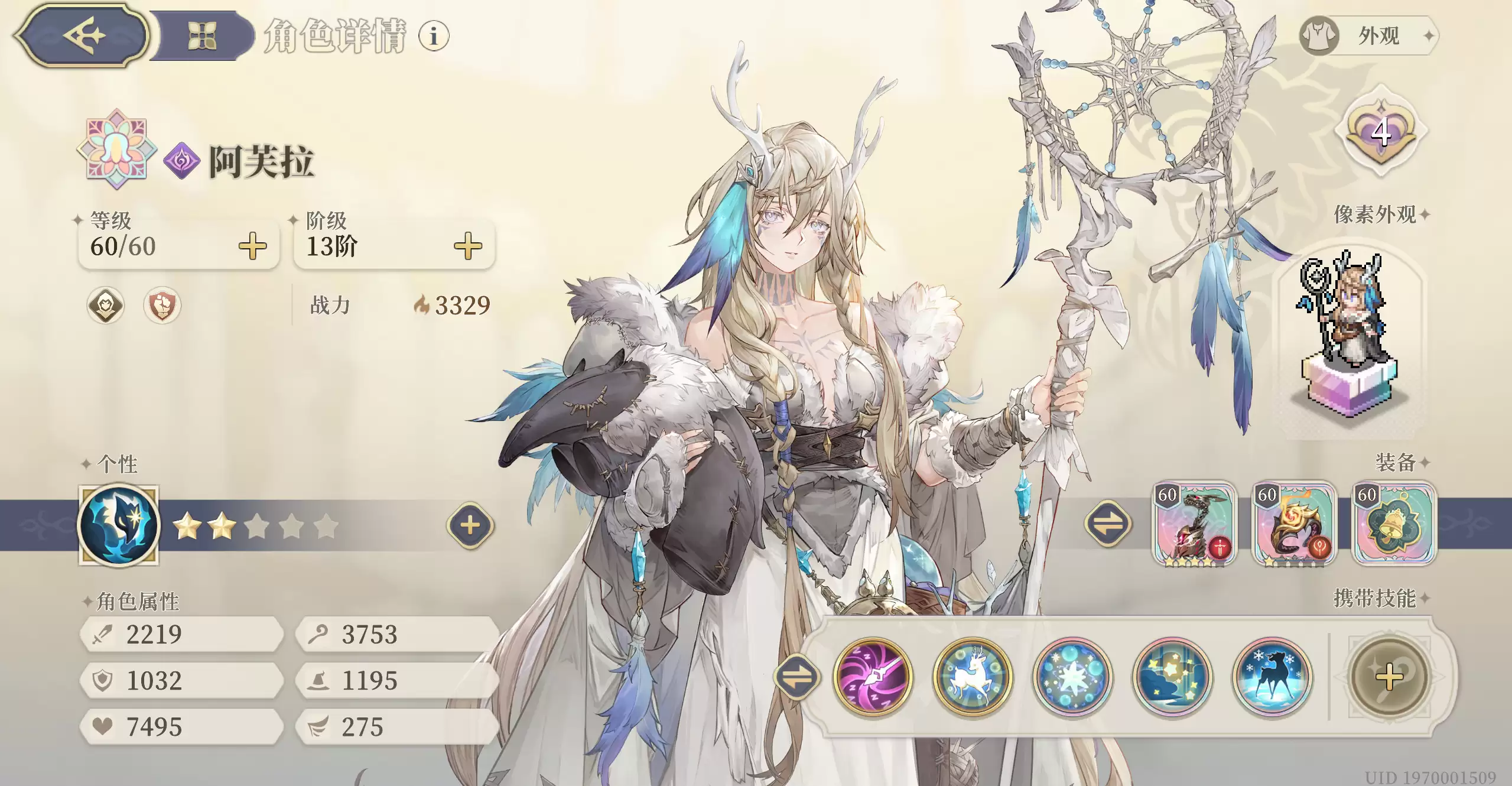Swap equipment with the arrows button

pyautogui.click(x=1108, y=524)
